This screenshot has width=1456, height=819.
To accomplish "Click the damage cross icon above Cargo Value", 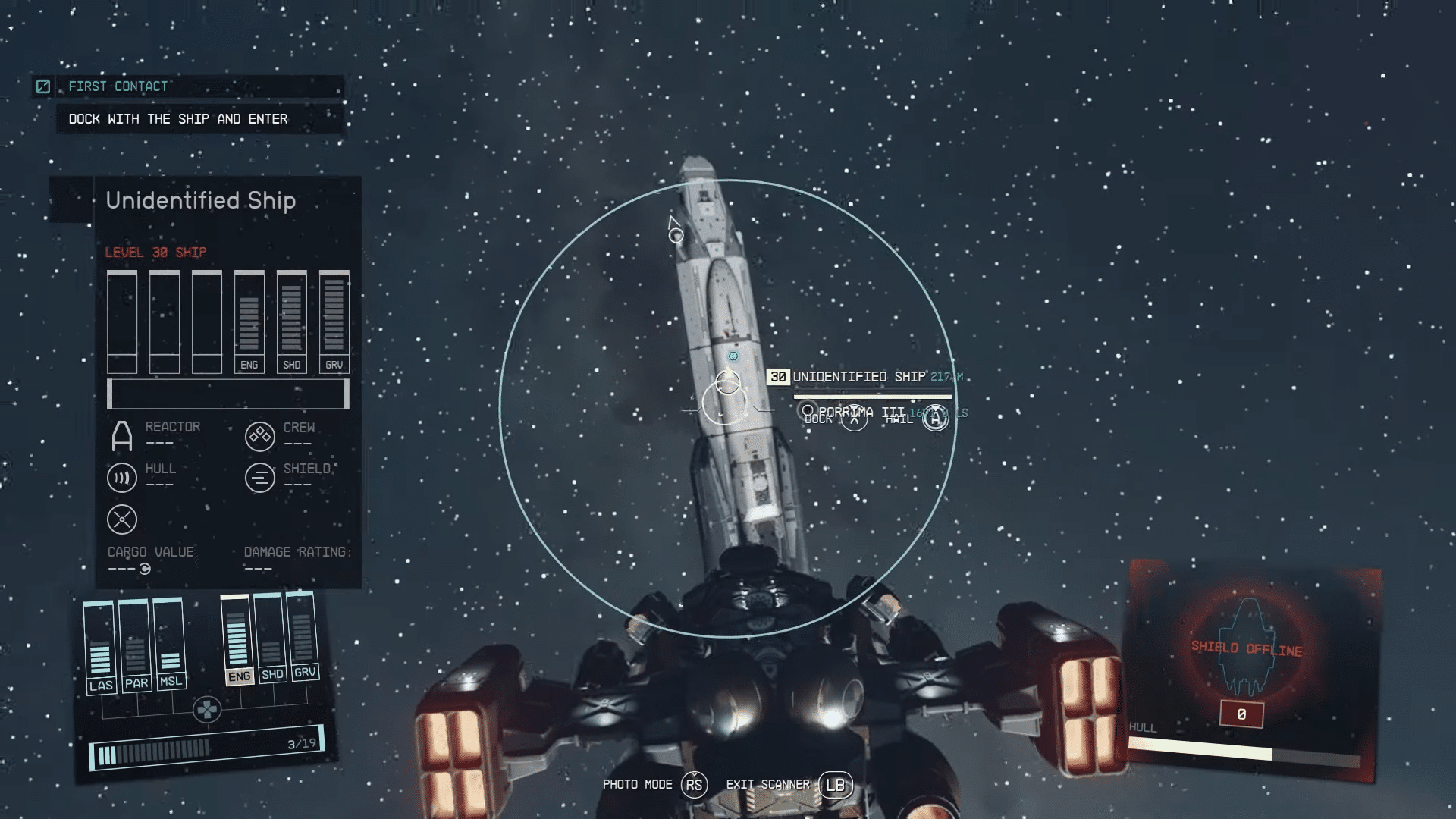I will (x=121, y=520).
